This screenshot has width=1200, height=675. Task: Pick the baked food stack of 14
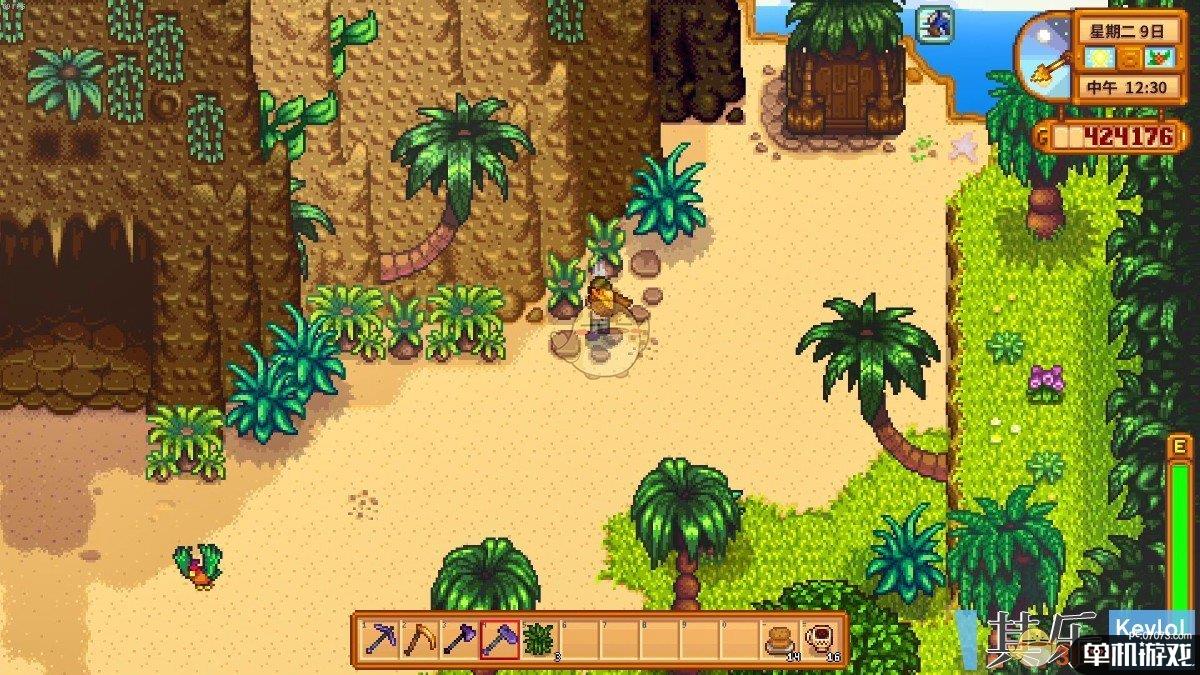[x=780, y=638]
